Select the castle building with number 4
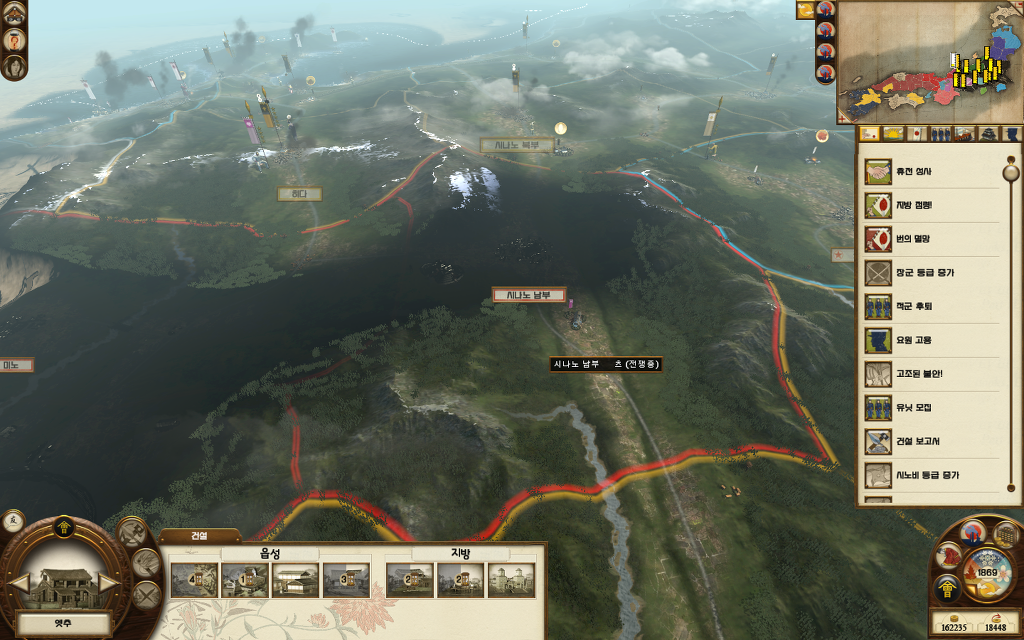 (x=194, y=580)
